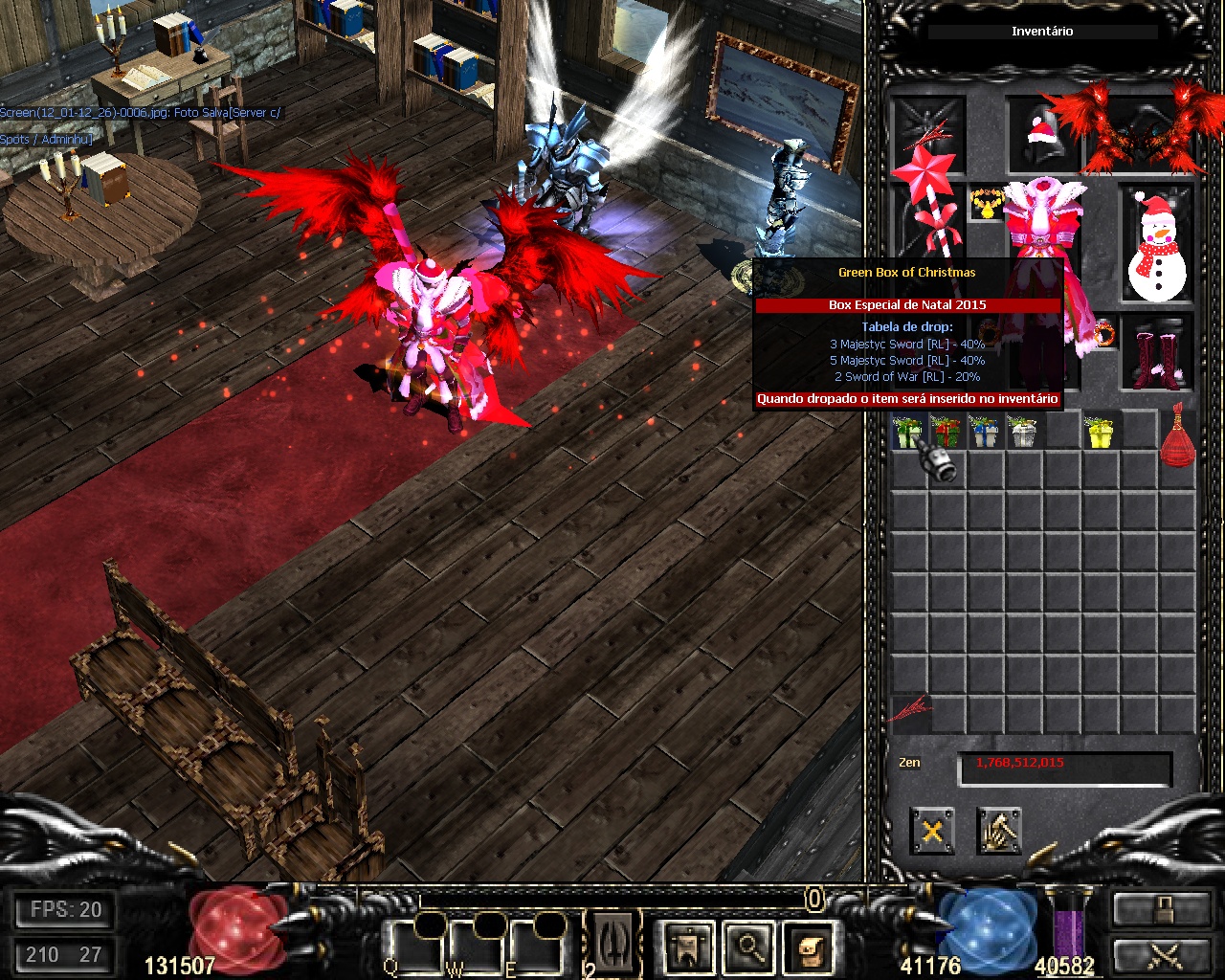
Task: Click the red Santa sack item
Action: (x=1178, y=435)
